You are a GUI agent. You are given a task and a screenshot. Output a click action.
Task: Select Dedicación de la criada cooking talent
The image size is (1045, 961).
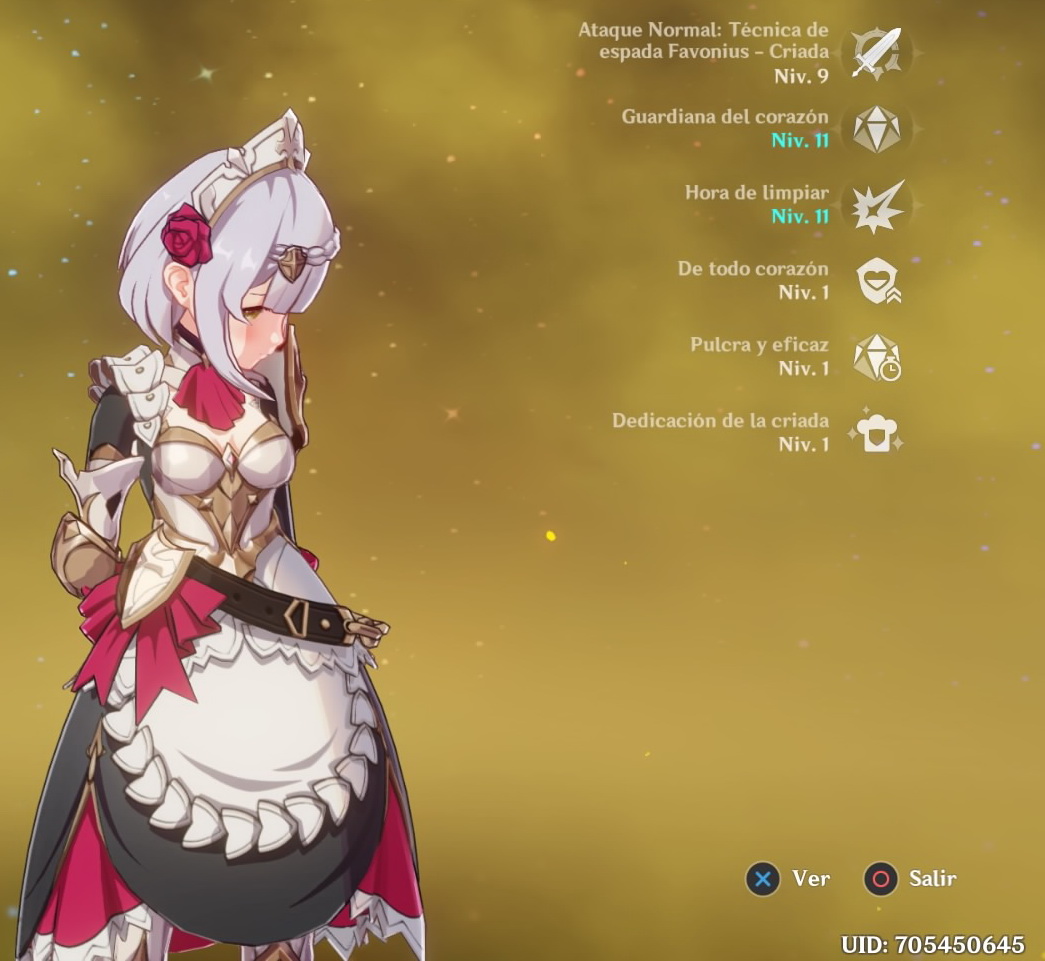[x=877, y=433]
